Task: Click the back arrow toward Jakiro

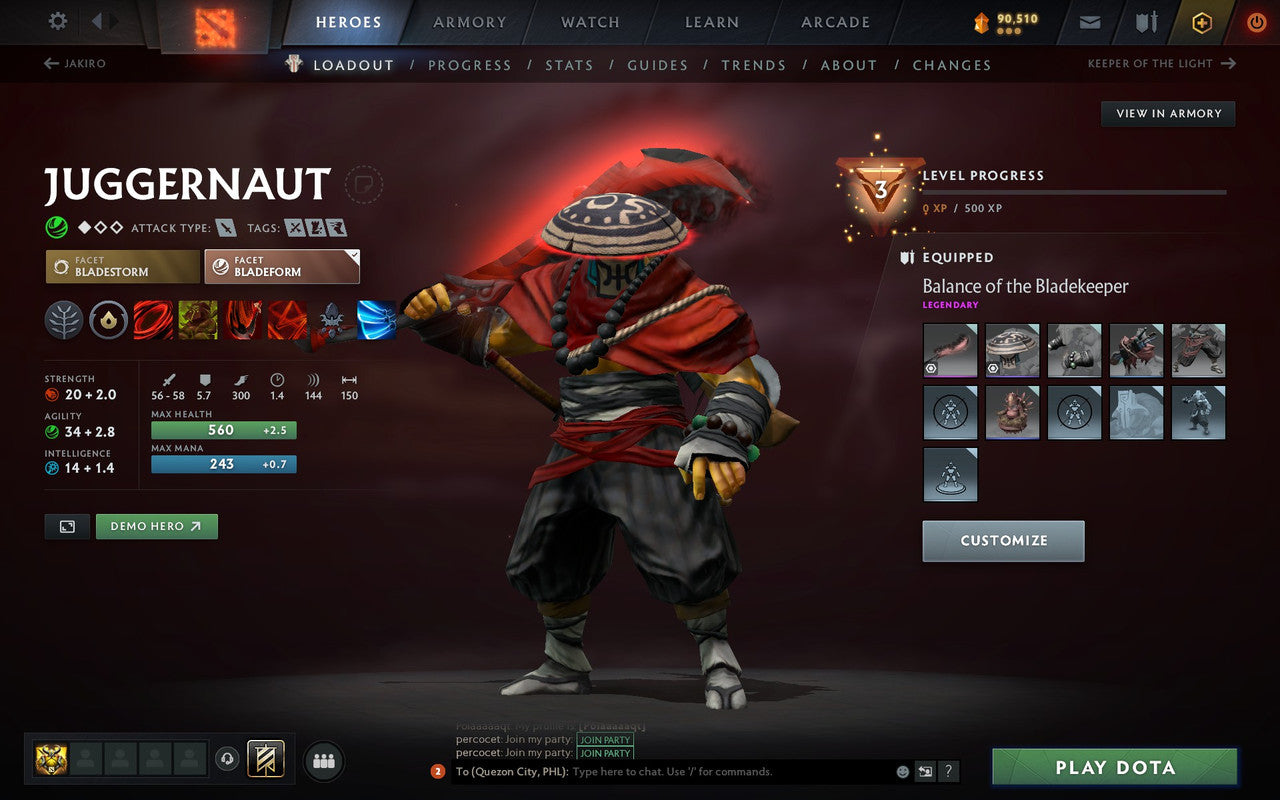Action: (x=49, y=63)
